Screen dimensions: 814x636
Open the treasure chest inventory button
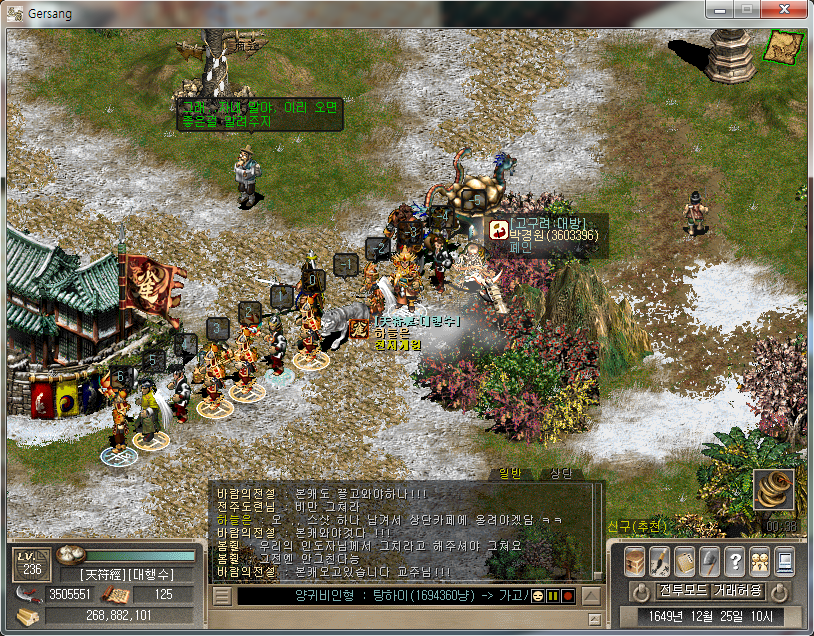[x=636, y=561]
